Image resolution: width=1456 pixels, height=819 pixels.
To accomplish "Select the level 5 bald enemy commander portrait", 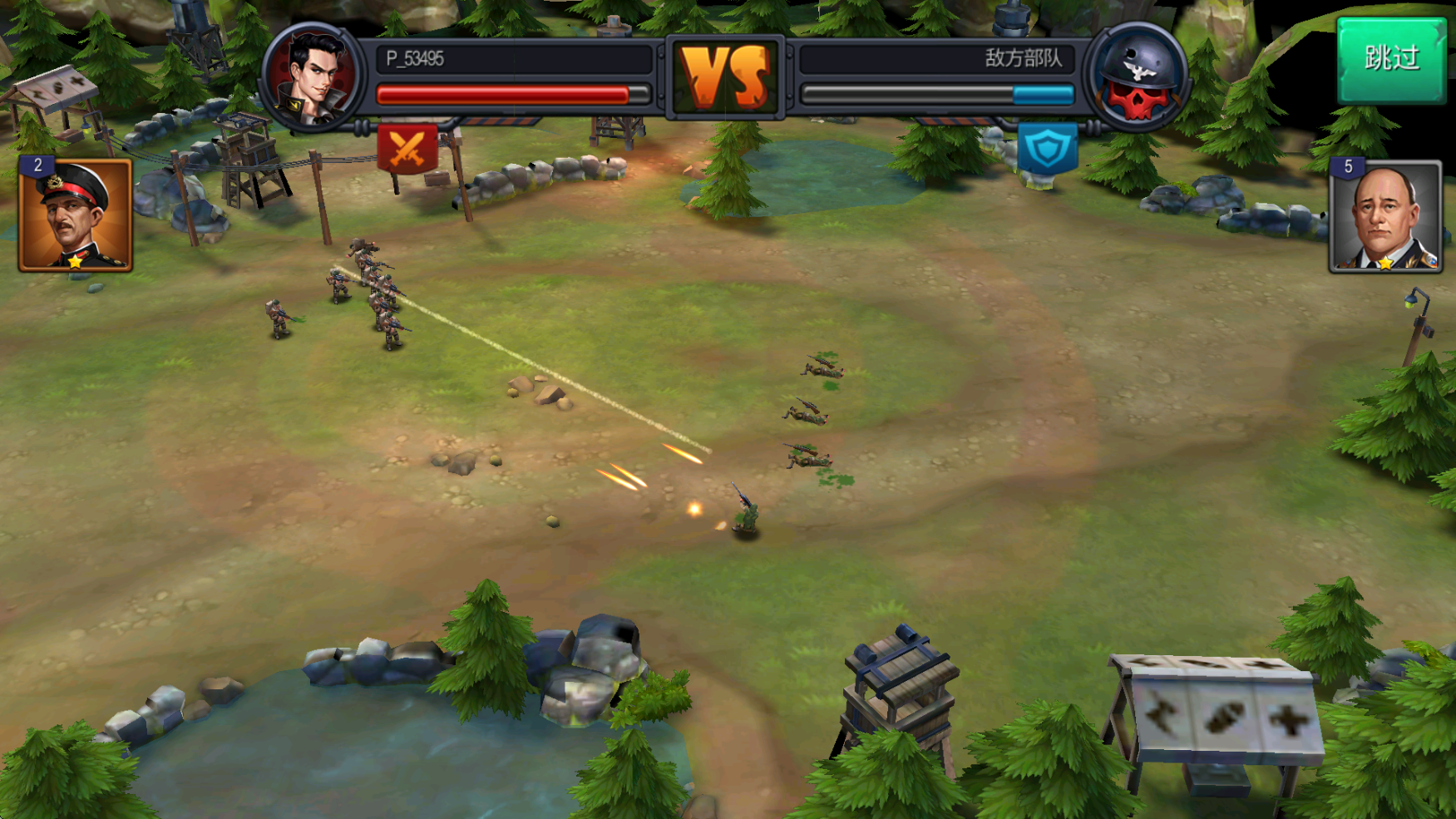I will click(1385, 217).
